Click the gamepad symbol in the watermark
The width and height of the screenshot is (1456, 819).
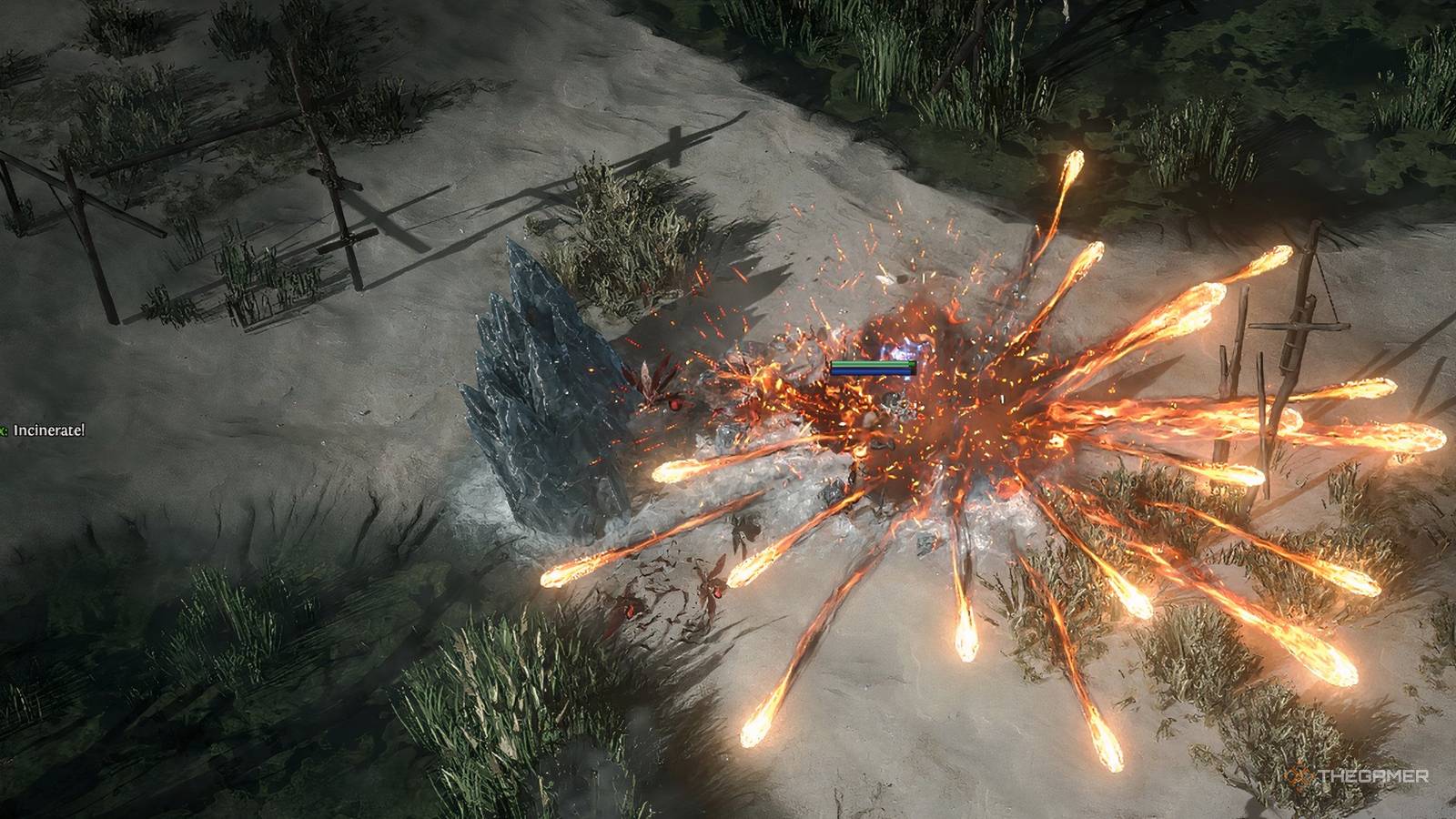pos(1297,776)
